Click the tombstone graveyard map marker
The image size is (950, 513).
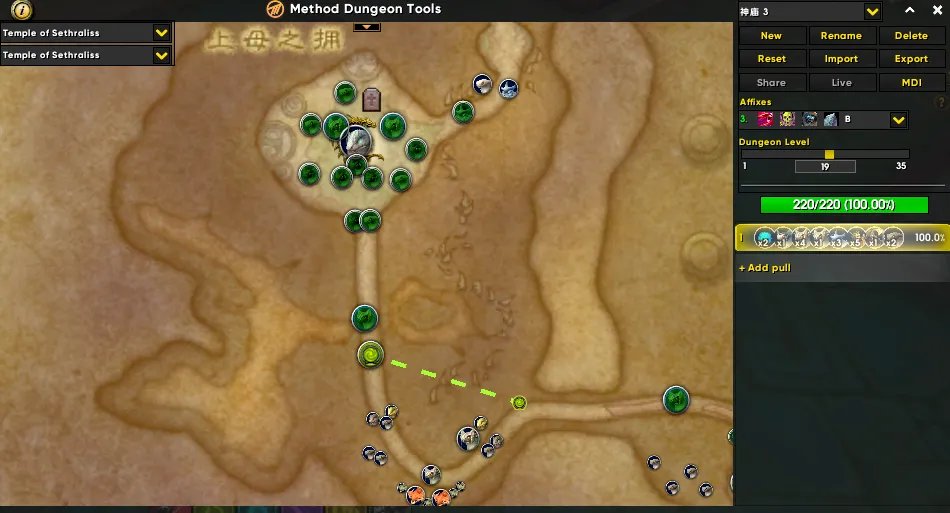click(372, 99)
